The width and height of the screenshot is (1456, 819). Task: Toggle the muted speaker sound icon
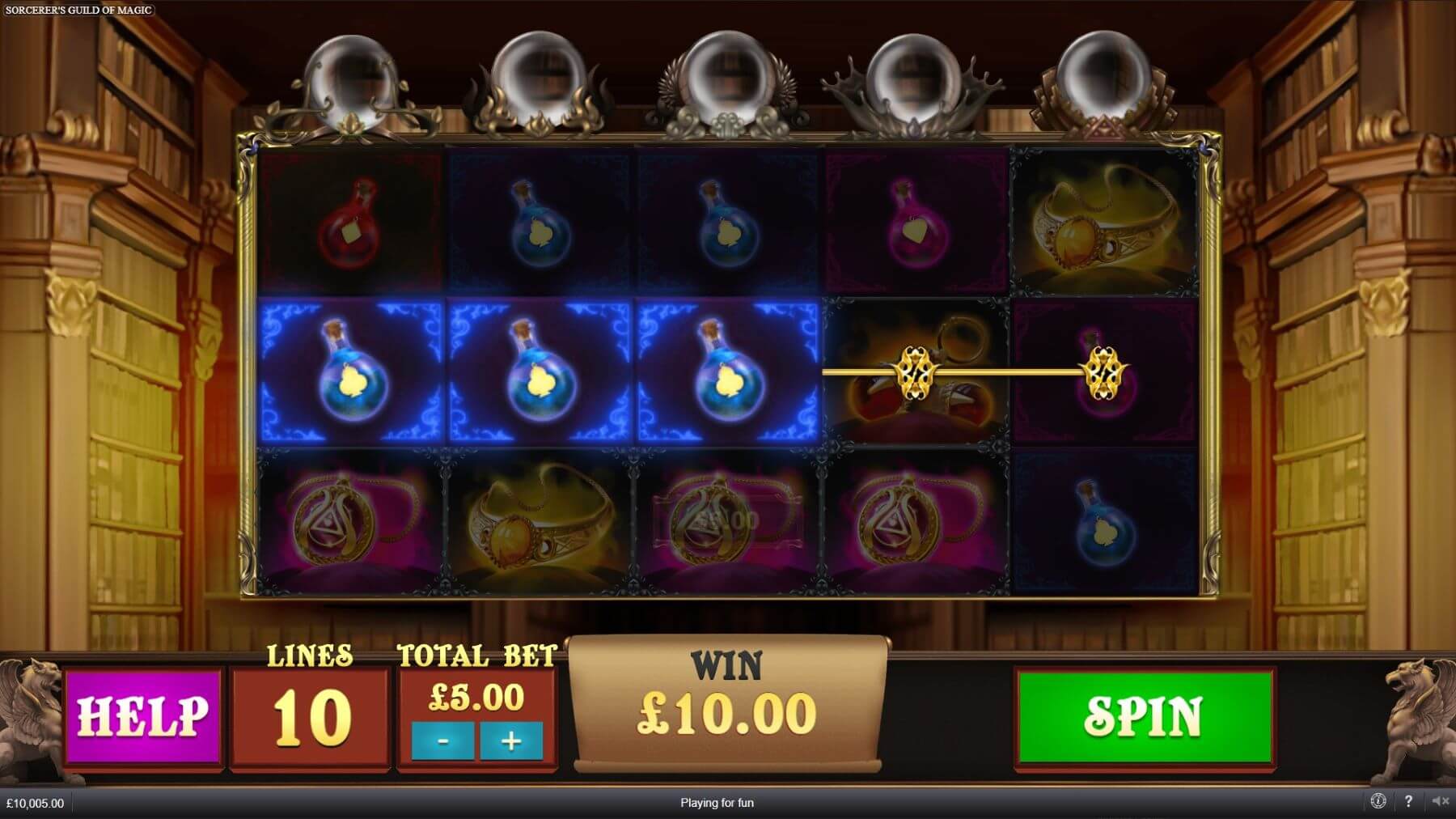pos(1440,801)
